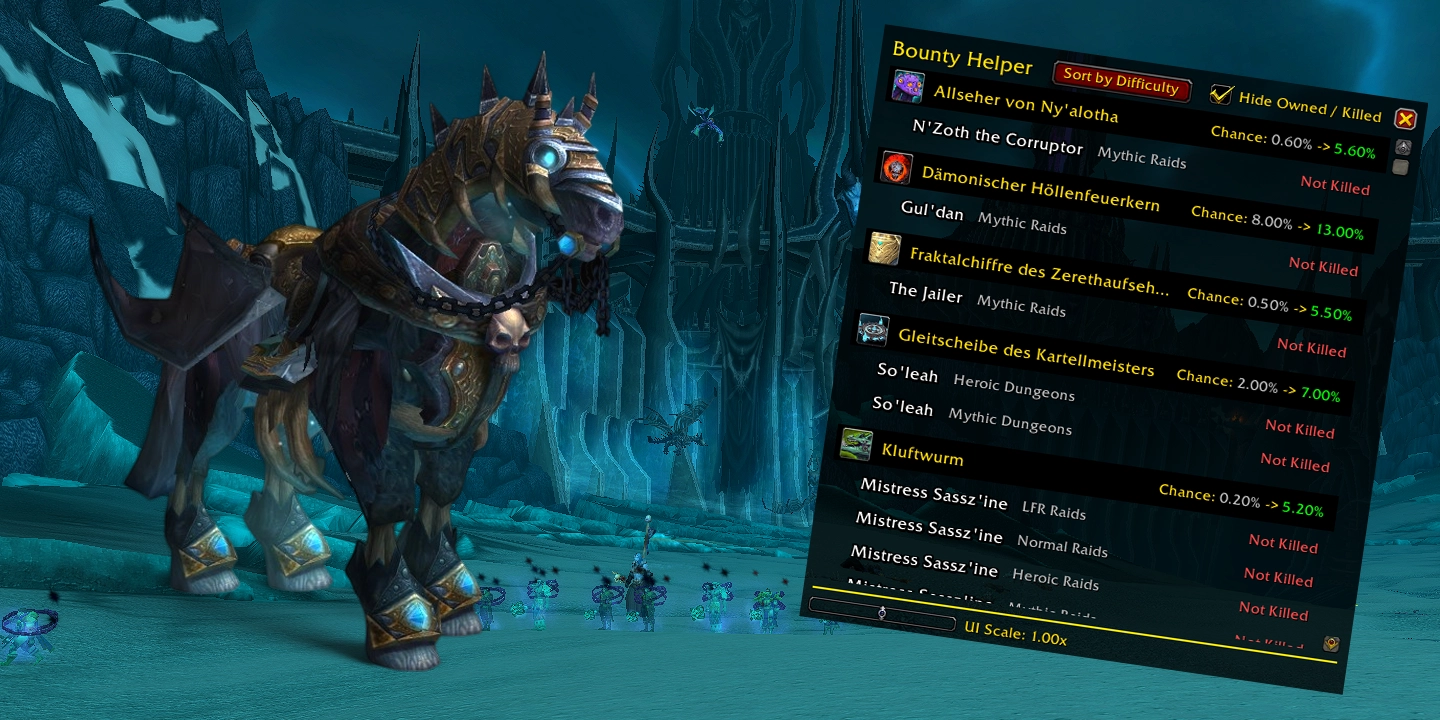Click the scroll-down arrow at the list bottom

click(x=1331, y=644)
